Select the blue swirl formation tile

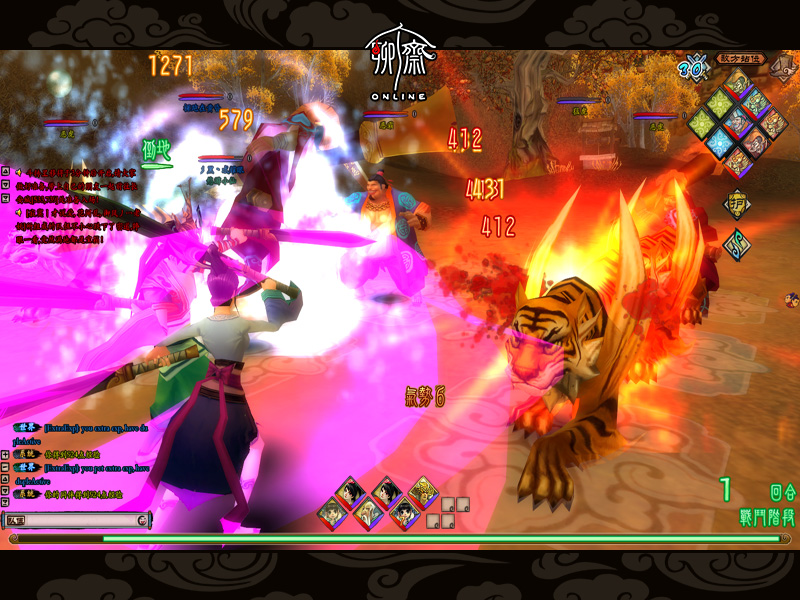coord(717,143)
